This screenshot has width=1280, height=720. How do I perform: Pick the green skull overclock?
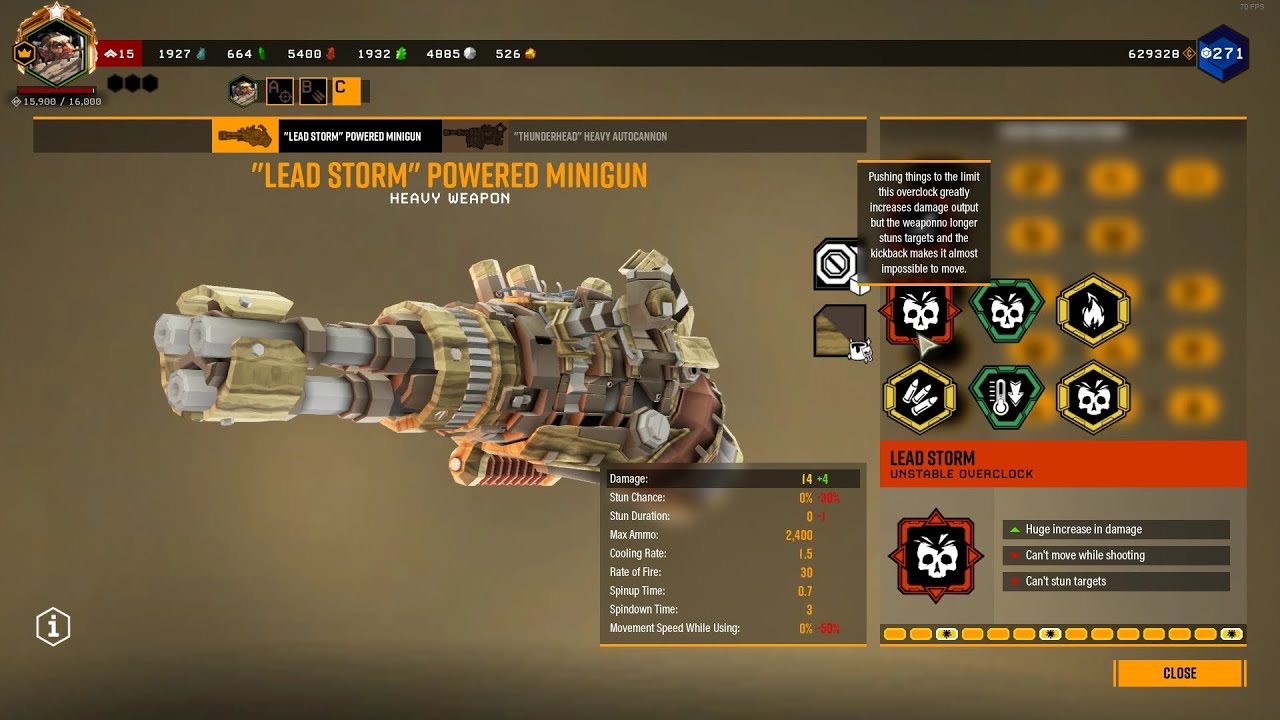pyautogui.click(x=1007, y=312)
